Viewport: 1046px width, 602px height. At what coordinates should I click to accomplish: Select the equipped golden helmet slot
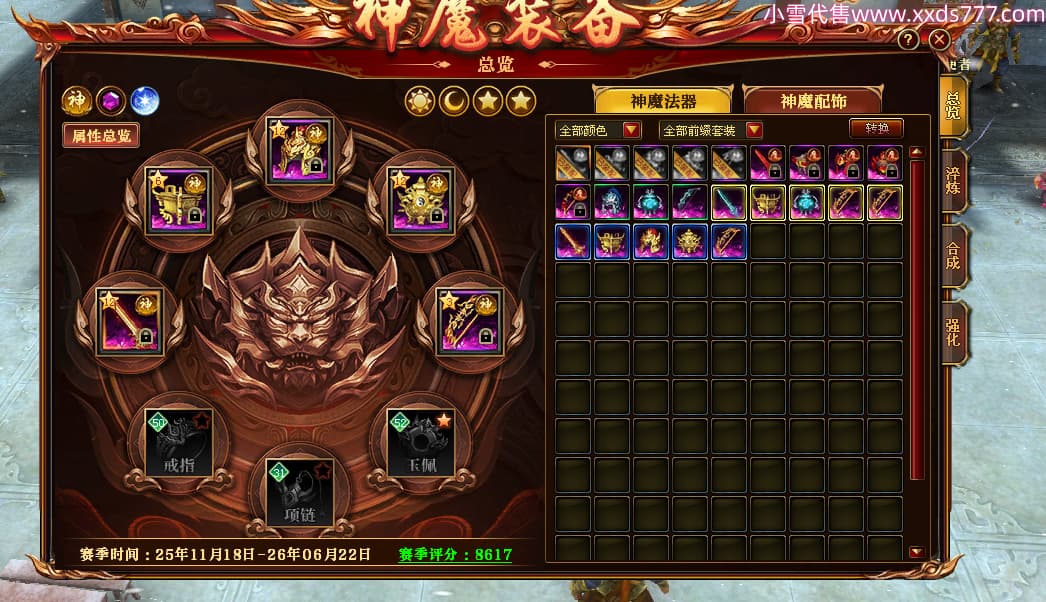point(300,151)
